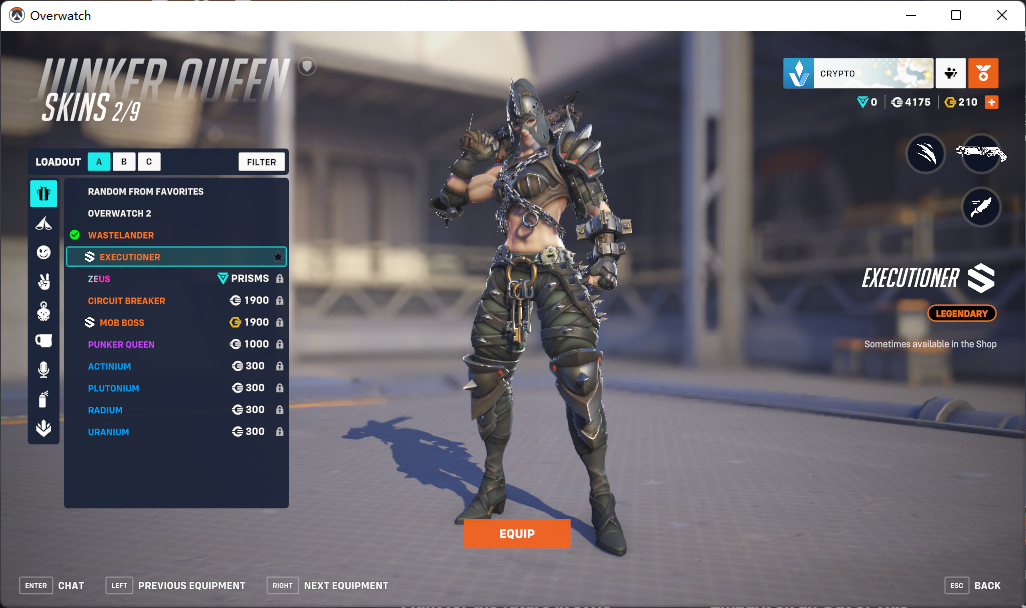1026x608 pixels.
Task: Add more coins with the plus button
Action: [x=992, y=102]
